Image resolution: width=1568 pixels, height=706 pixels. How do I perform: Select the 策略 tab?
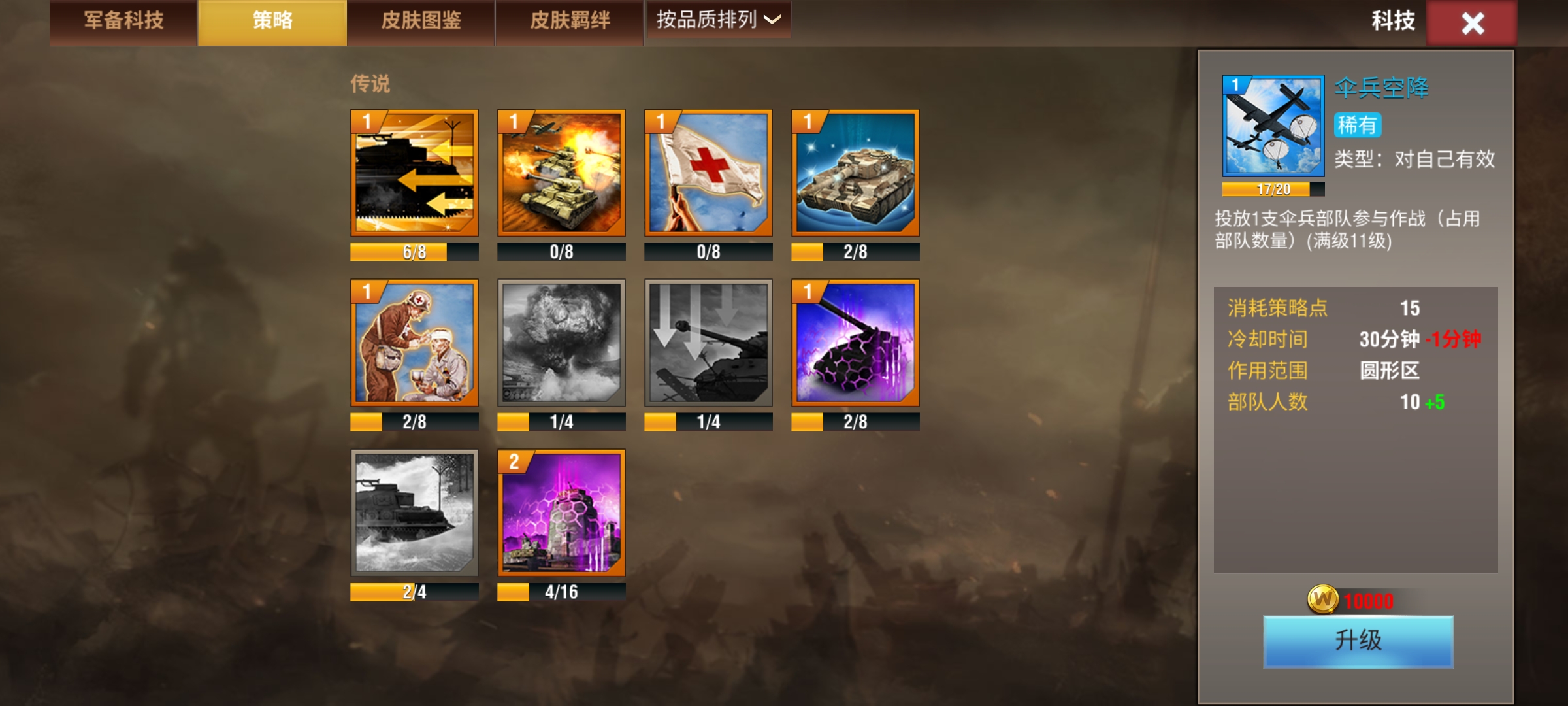point(272,22)
